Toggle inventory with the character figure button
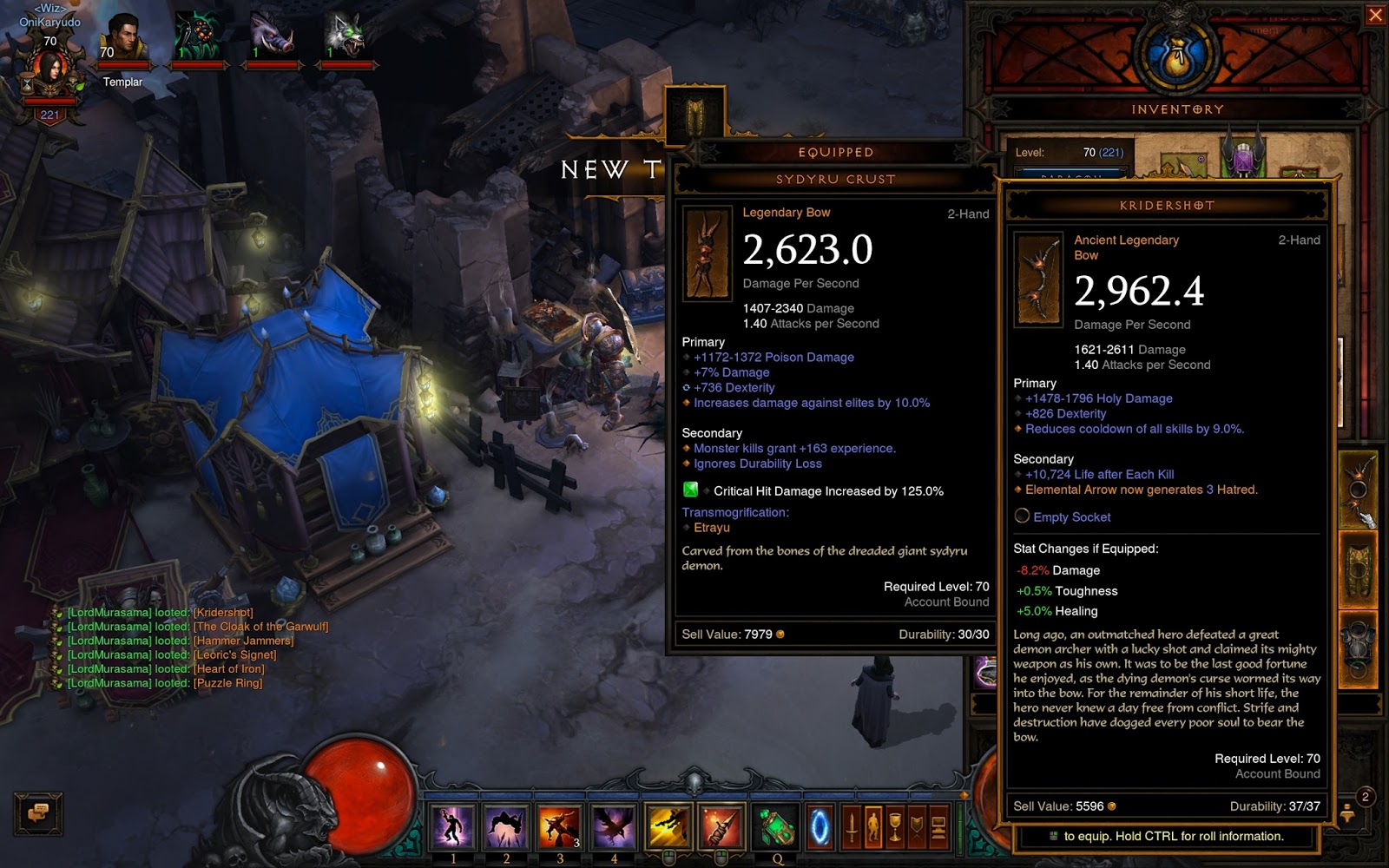1389x868 pixels. pyautogui.click(x=873, y=827)
